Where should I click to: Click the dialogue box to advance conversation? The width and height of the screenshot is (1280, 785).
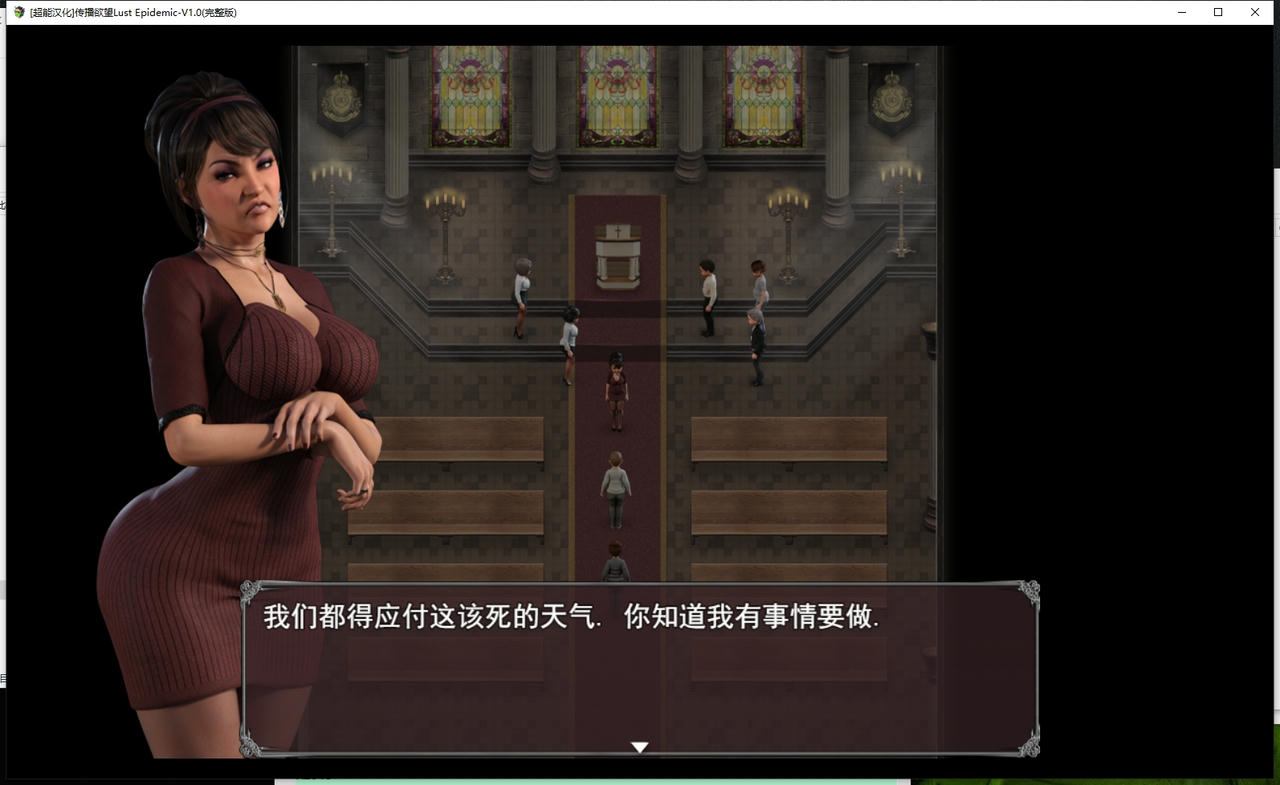pyautogui.click(x=640, y=660)
